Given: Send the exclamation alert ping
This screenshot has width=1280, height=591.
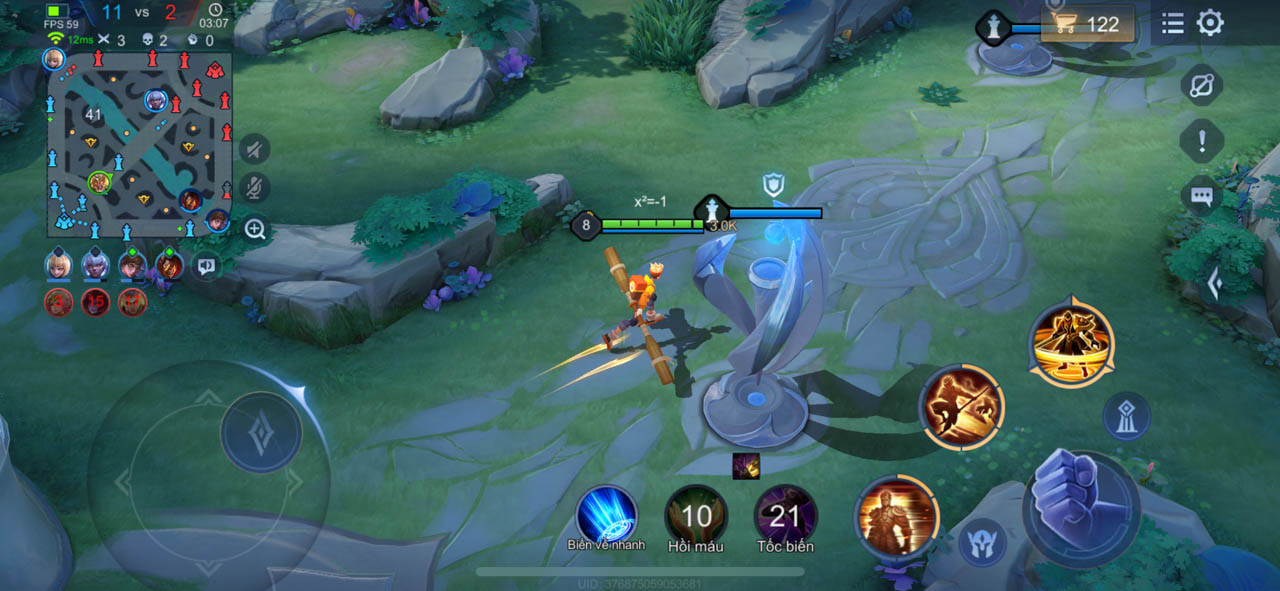Looking at the screenshot, I should [x=1202, y=141].
